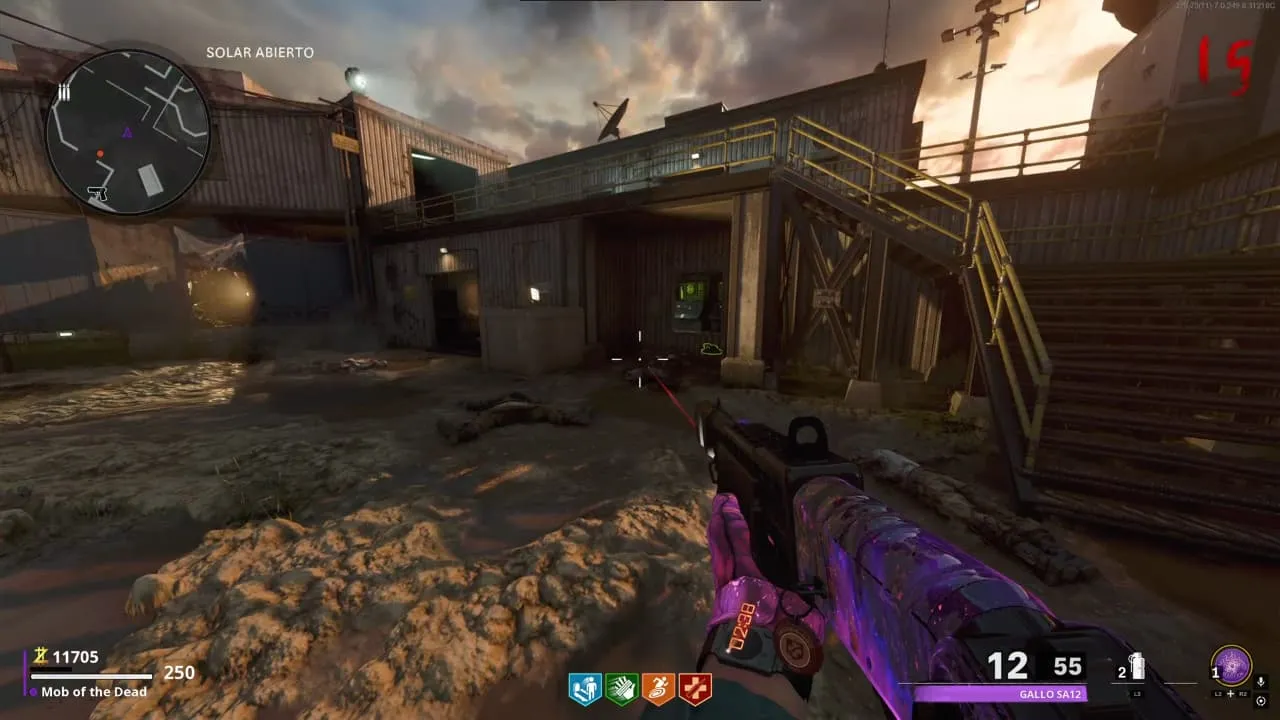Toggle the microphone voice chat icon
Screen dimensions: 1280x720
click(x=1261, y=682)
